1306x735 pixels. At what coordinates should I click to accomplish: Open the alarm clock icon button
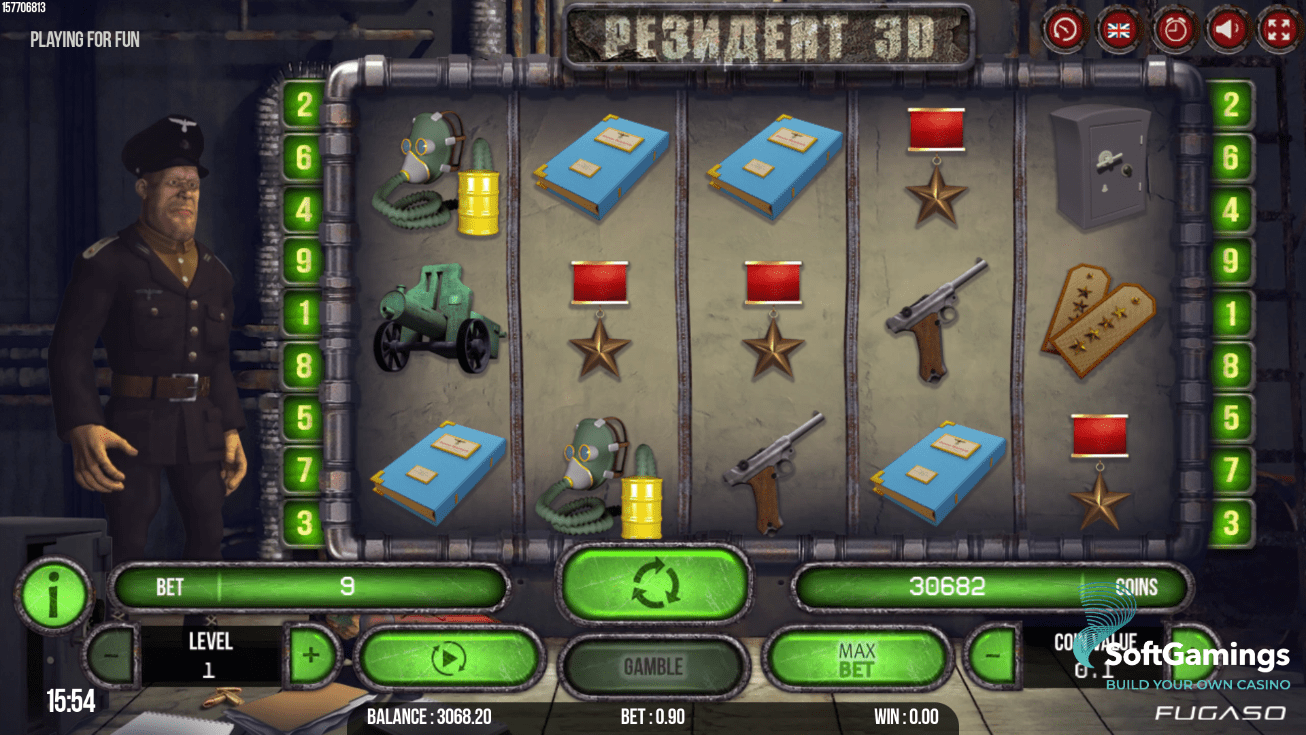[1174, 30]
